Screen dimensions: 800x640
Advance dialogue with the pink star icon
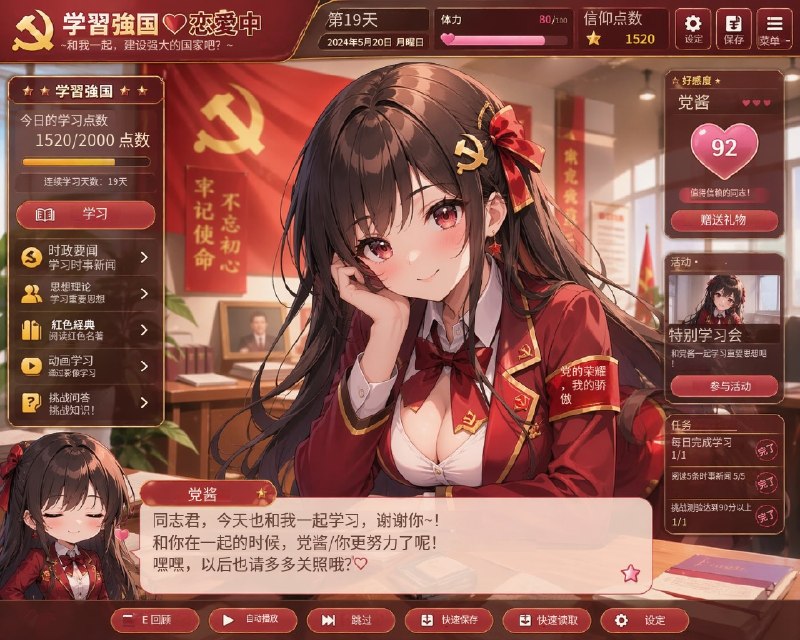point(630,573)
